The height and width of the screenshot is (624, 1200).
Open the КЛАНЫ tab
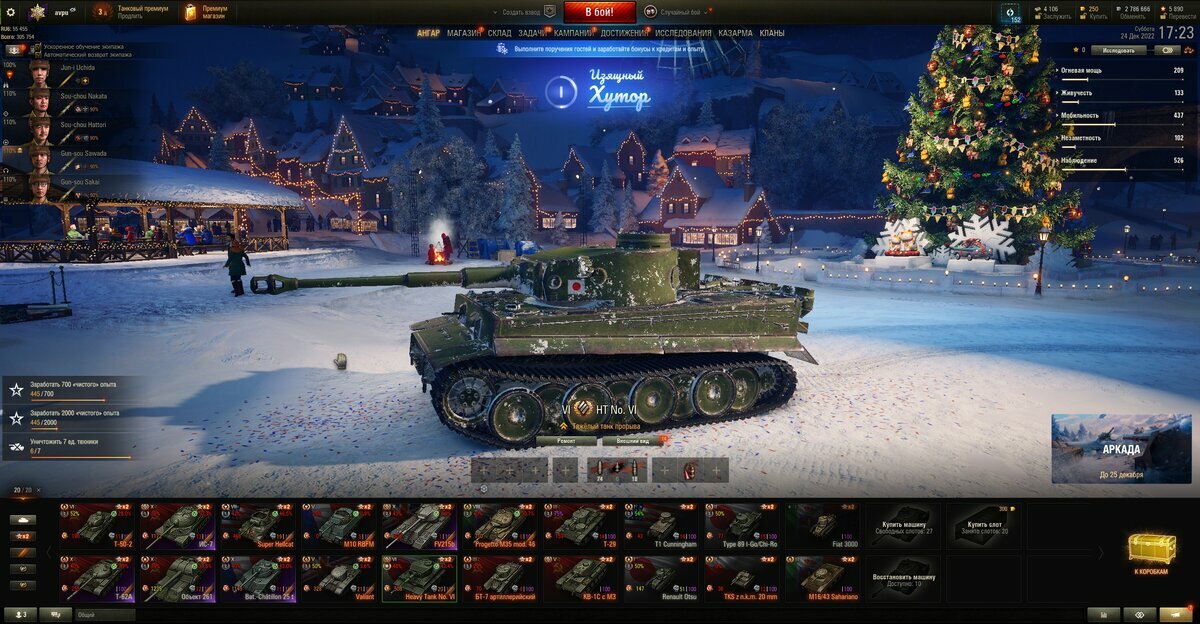click(772, 33)
